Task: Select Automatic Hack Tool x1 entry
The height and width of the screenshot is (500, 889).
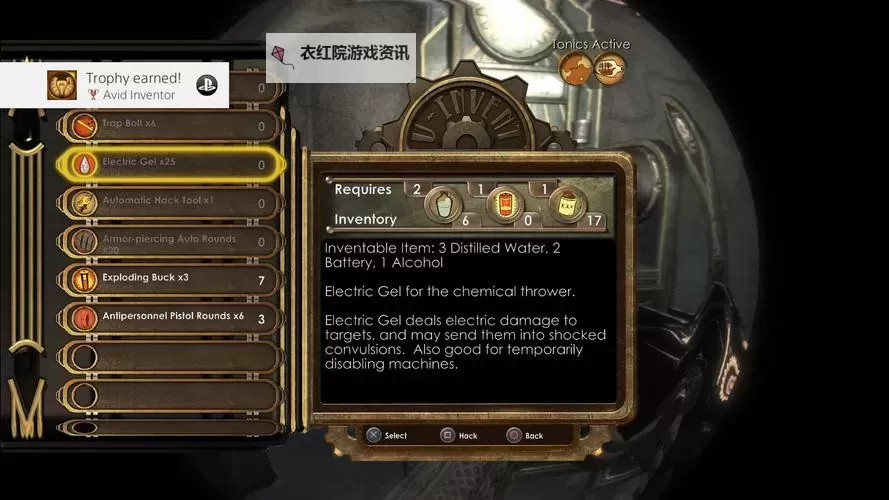Action: pyautogui.click(x=170, y=202)
